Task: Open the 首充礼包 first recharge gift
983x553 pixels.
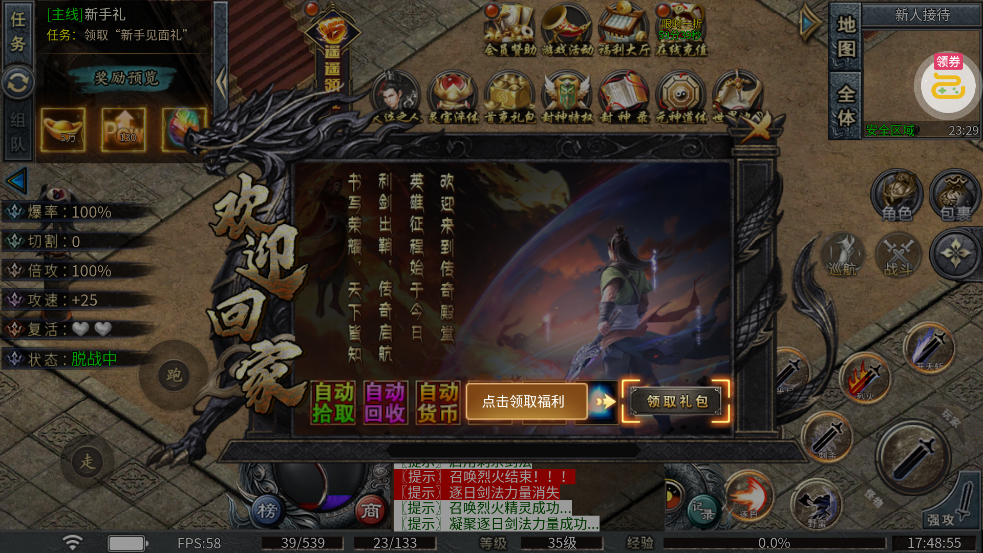Action: point(510,95)
